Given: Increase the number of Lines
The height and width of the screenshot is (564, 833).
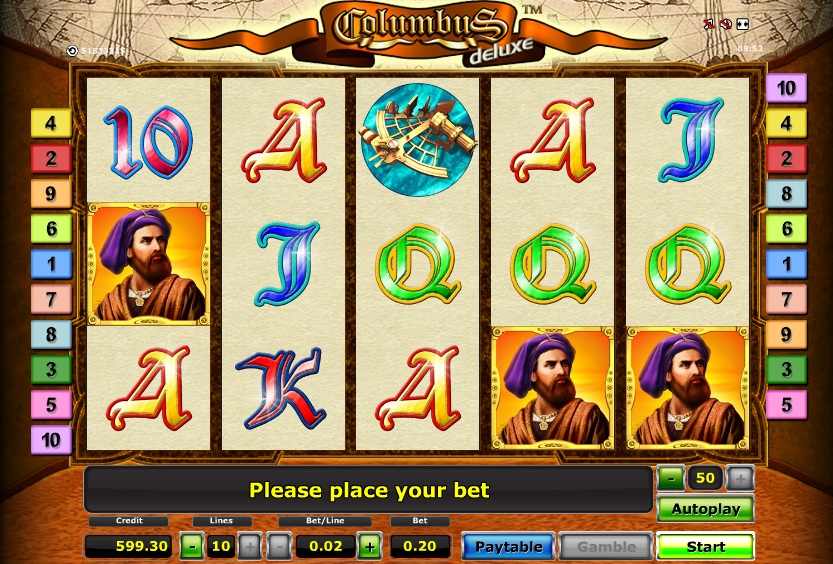Looking at the screenshot, I should coord(249,546).
